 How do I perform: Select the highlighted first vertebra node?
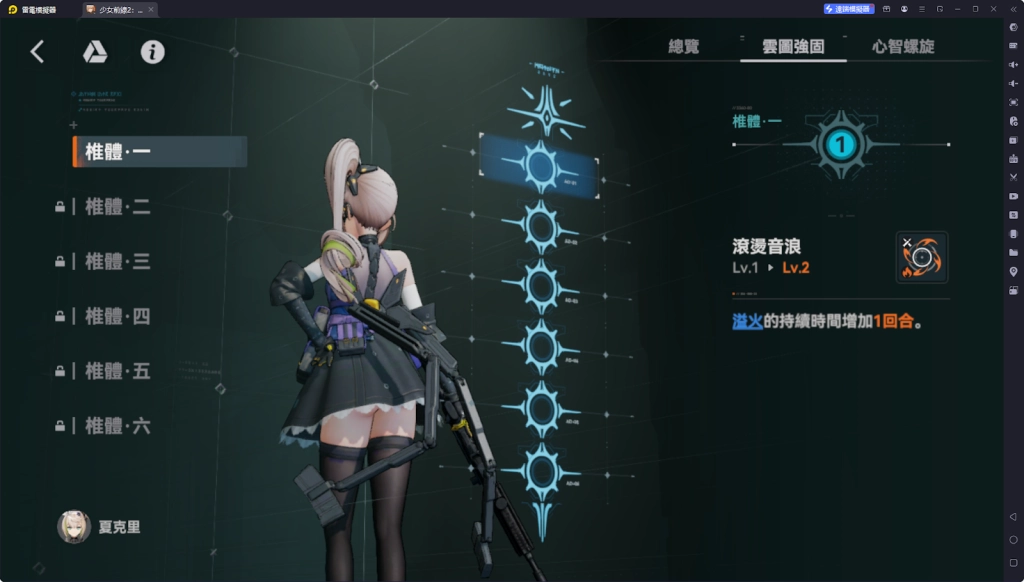pyautogui.click(x=540, y=166)
